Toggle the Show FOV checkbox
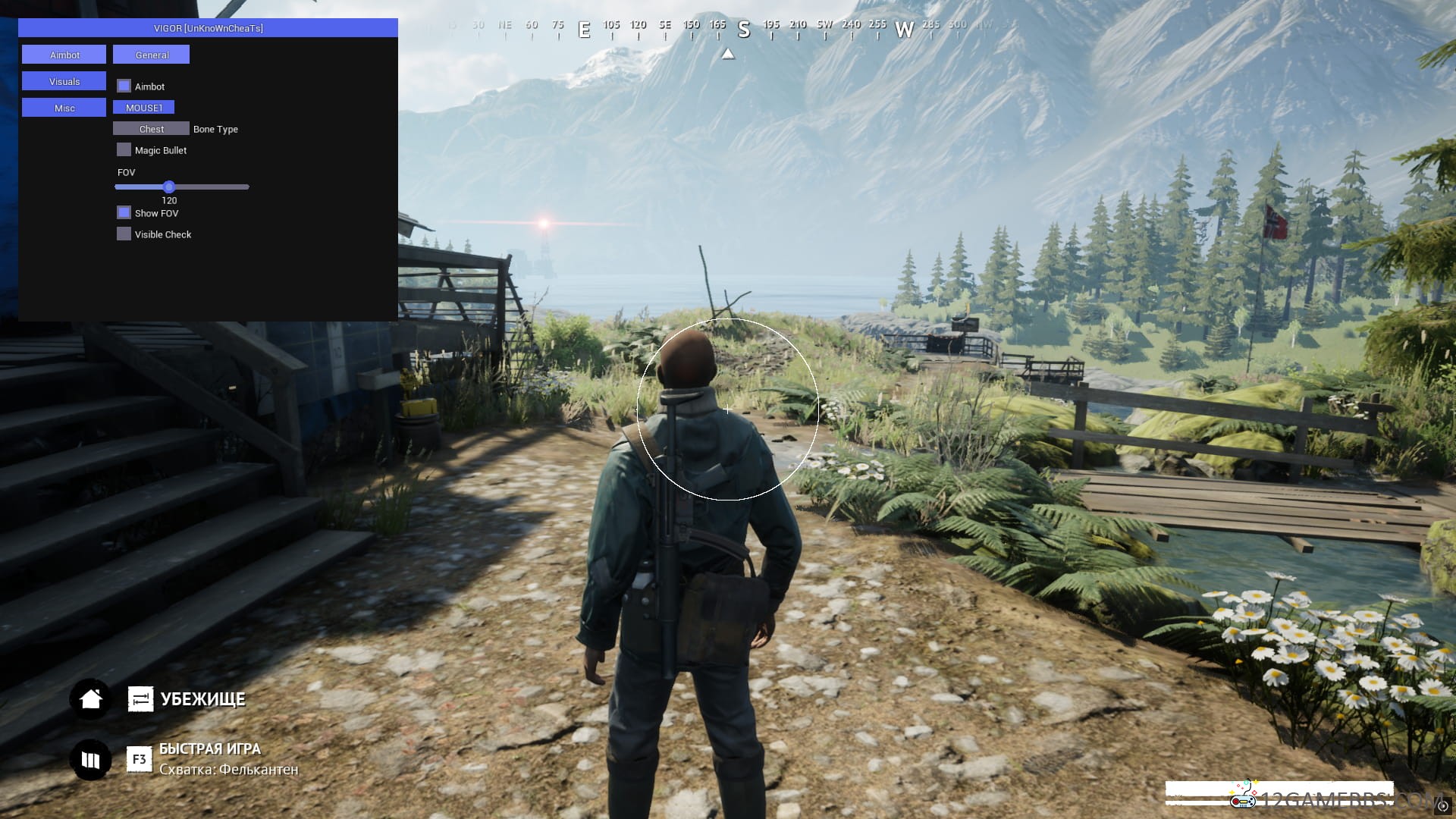 coord(124,213)
